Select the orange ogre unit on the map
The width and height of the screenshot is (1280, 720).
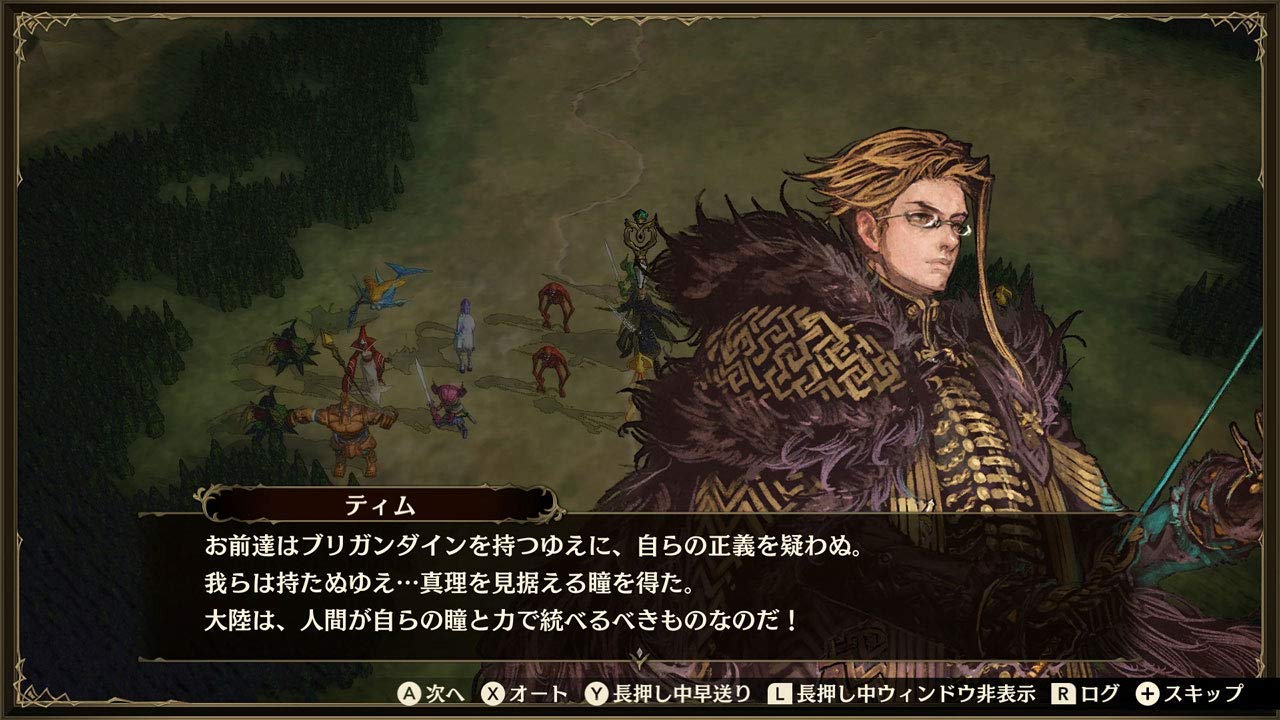tap(349, 425)
